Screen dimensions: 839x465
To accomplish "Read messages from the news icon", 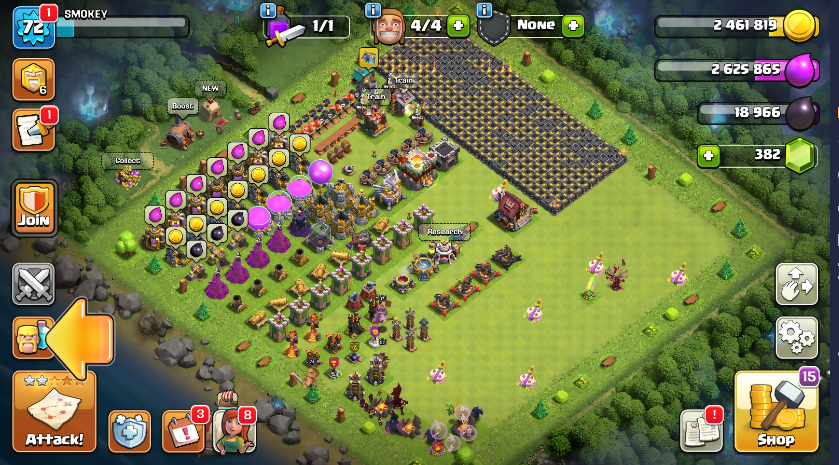I will coord(32,130).
